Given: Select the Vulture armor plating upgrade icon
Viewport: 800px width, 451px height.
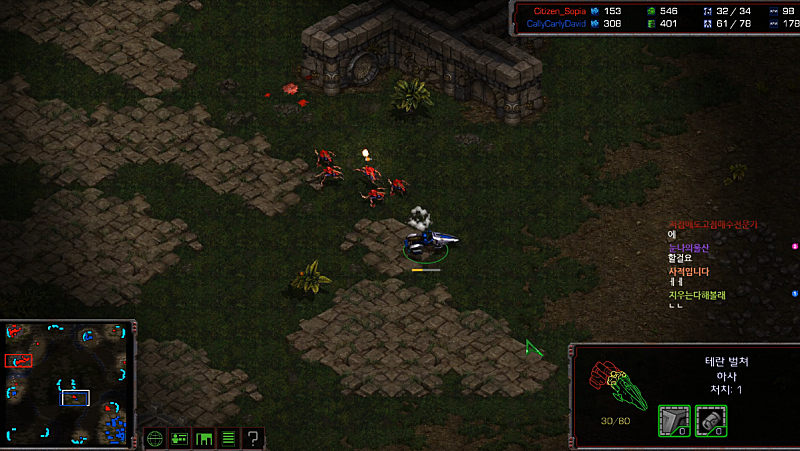Looking at the screenshot, I should [672, 421].
